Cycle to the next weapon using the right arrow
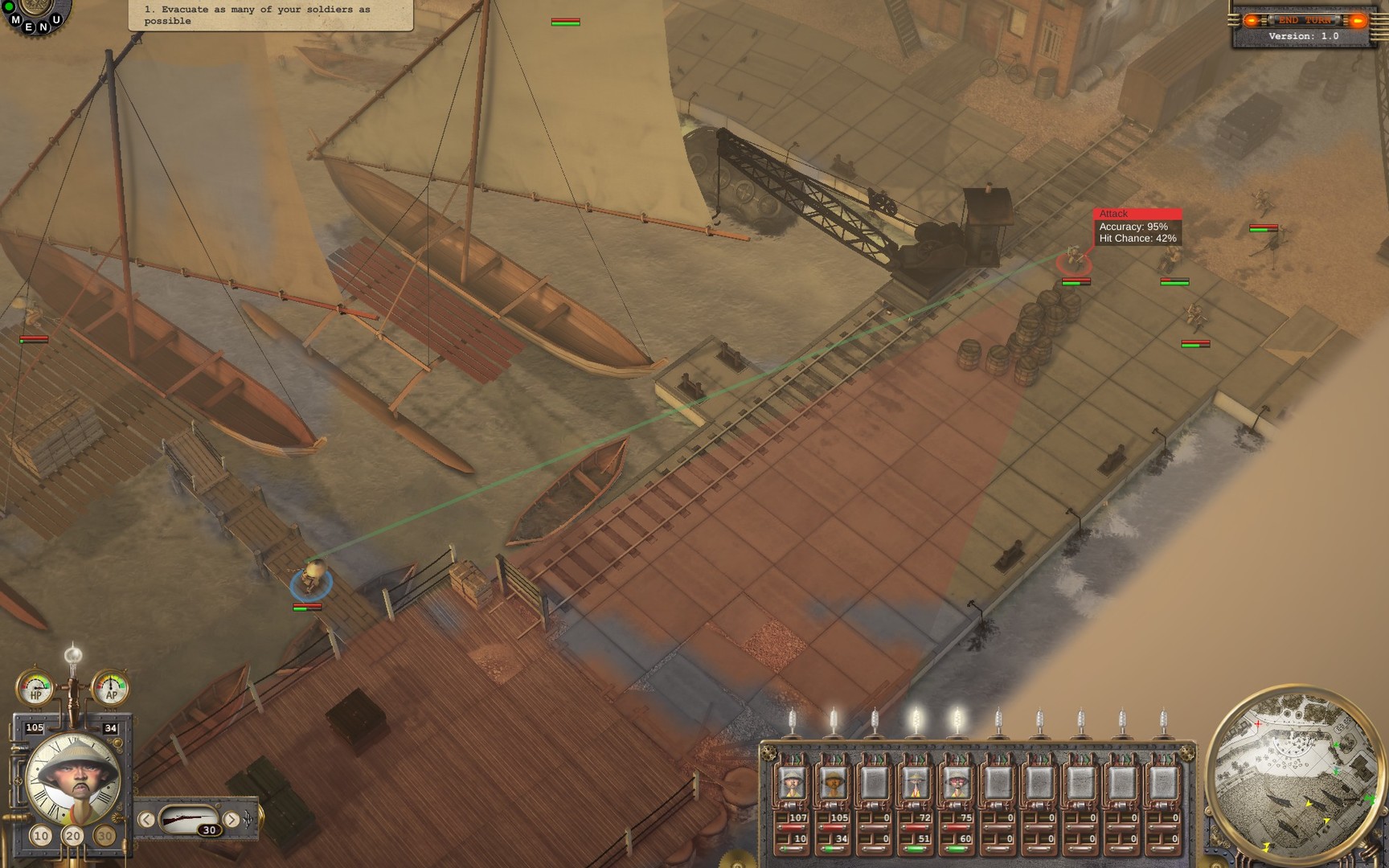The width and height of the screenshot is (1389, 868). 231,819
